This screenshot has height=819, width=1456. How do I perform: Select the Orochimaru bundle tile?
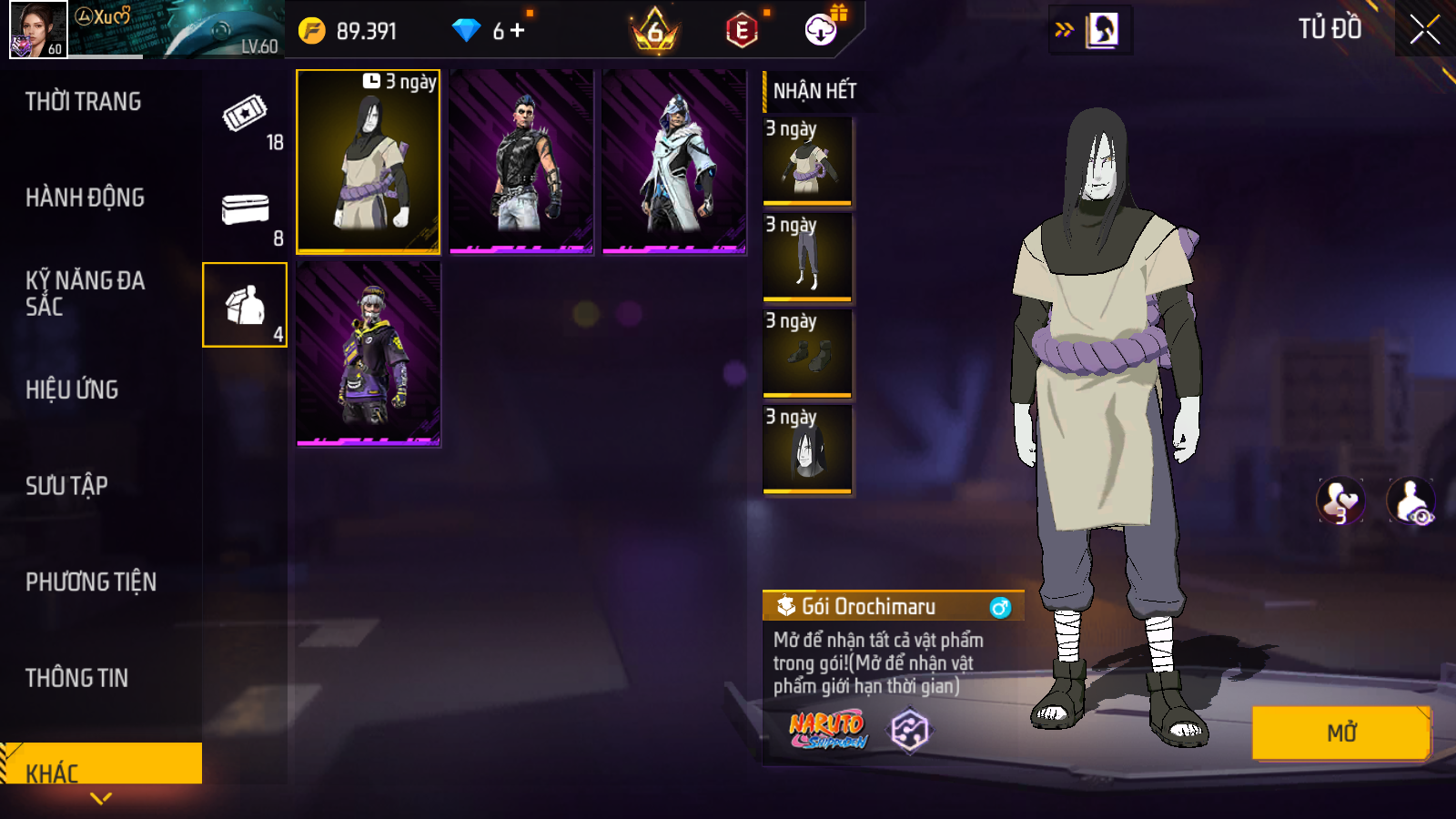369,161
